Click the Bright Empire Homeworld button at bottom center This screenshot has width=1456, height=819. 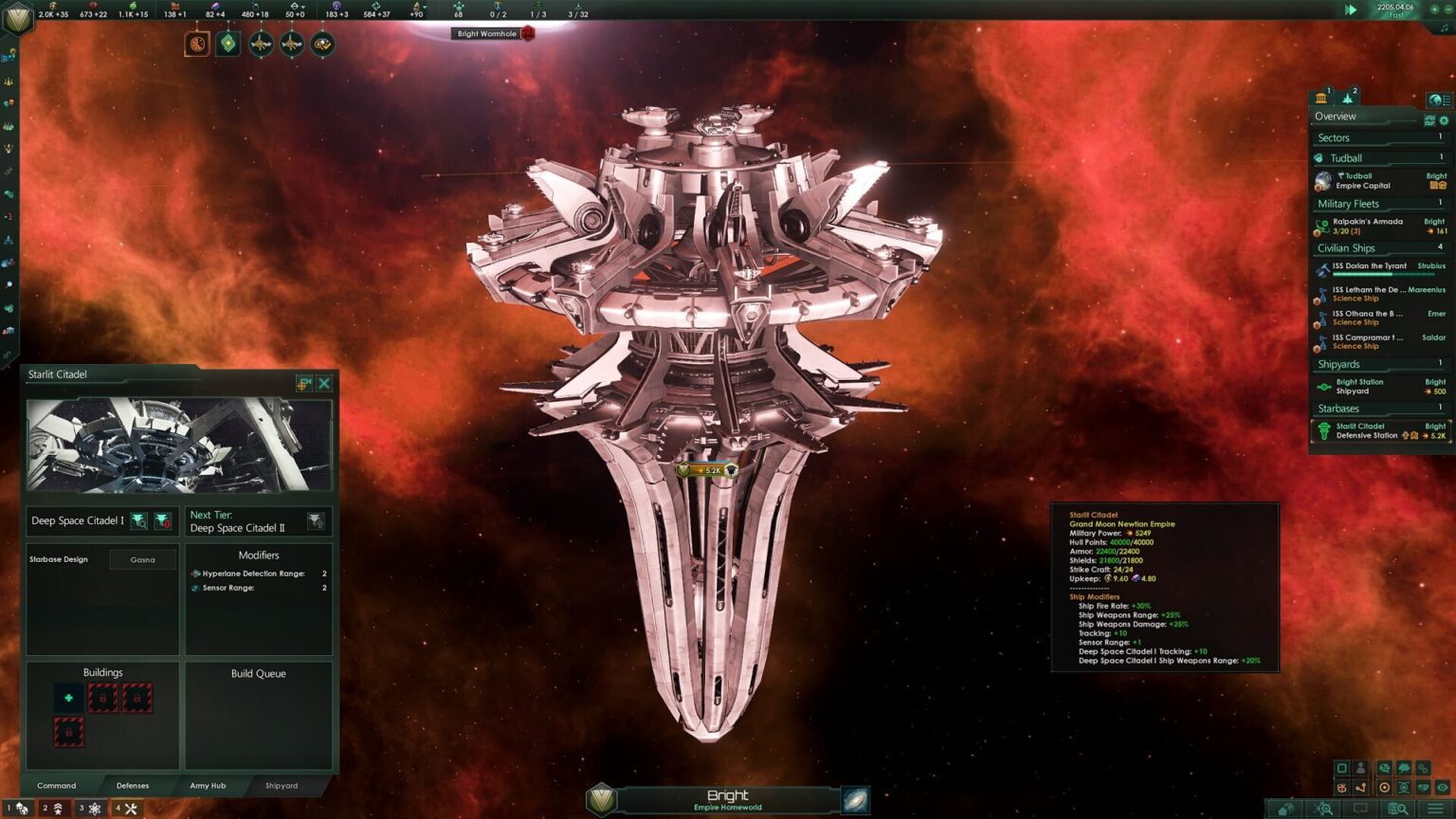point(726,797)
